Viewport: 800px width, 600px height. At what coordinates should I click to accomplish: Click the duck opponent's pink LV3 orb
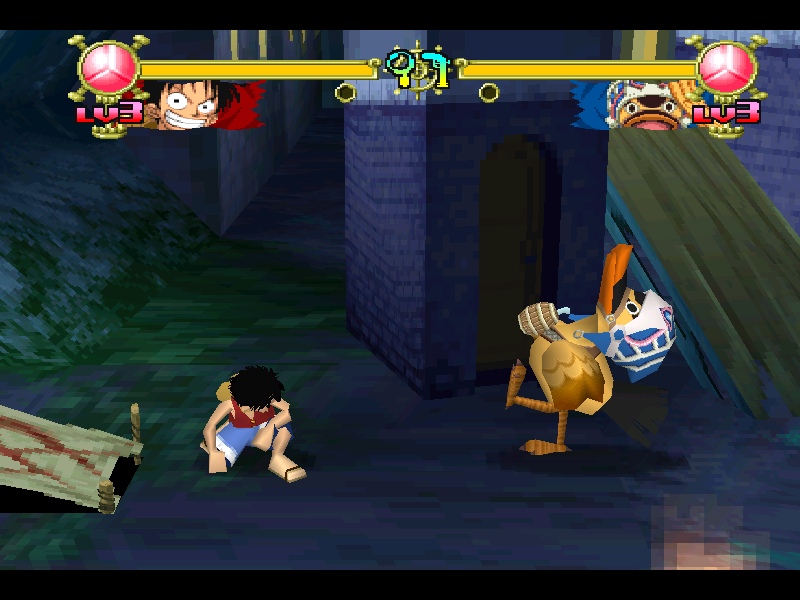[x=727, y=68]
